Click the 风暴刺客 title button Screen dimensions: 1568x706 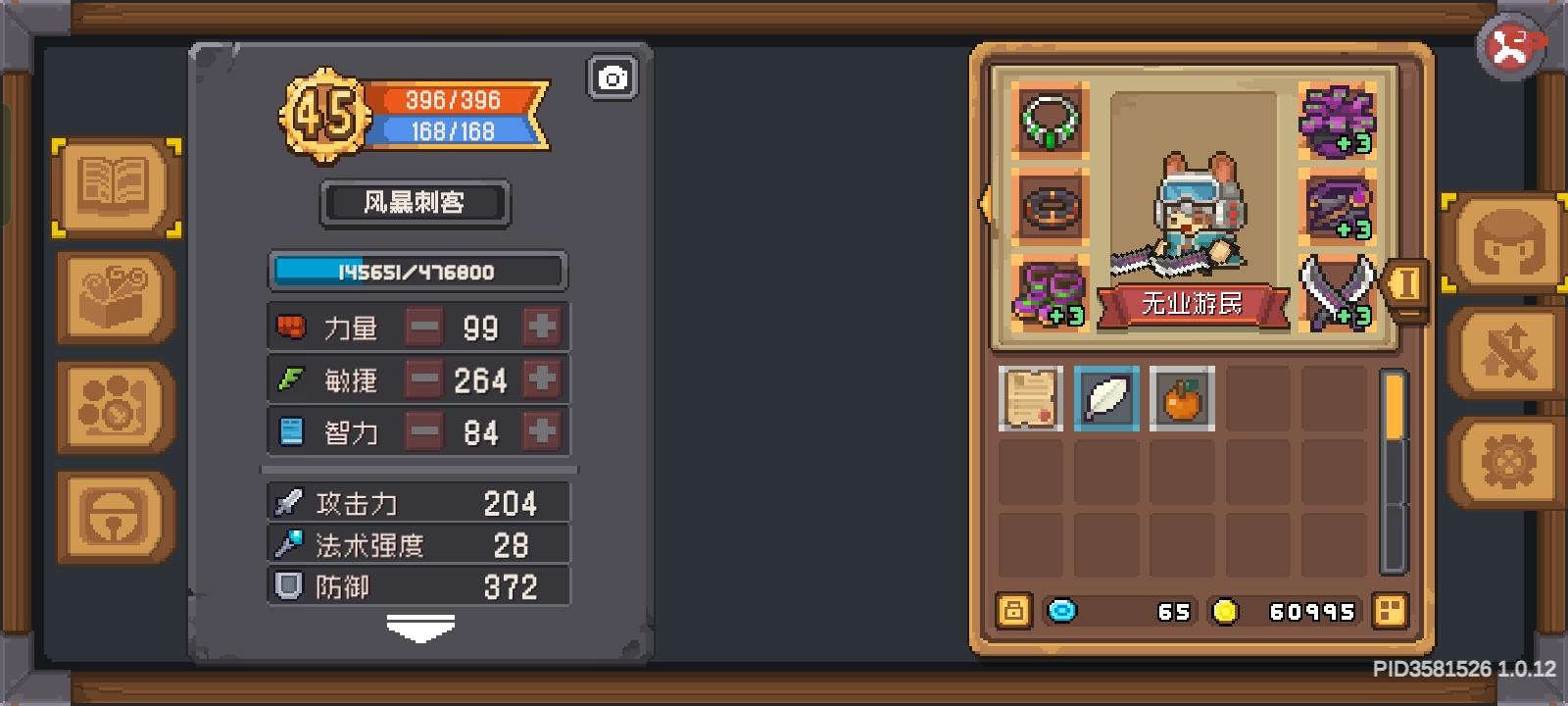tap(415, 204)
